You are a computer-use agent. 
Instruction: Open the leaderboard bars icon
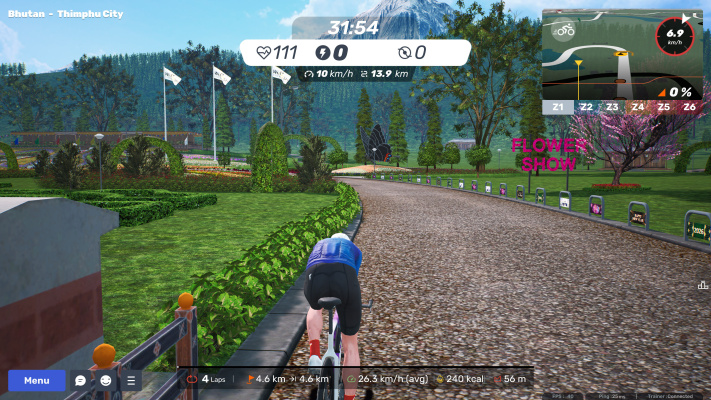point(703,285)
